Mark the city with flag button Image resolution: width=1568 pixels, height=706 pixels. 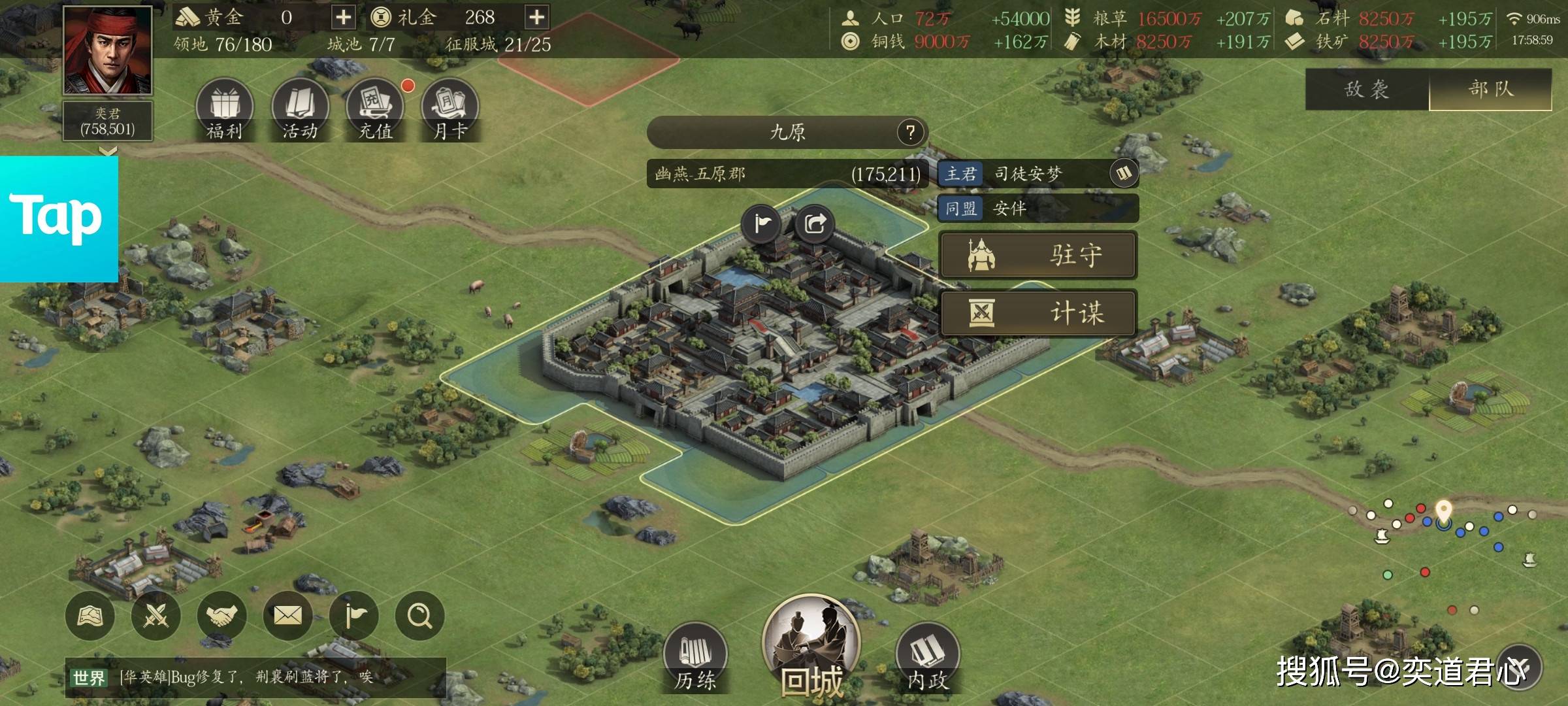762,224
